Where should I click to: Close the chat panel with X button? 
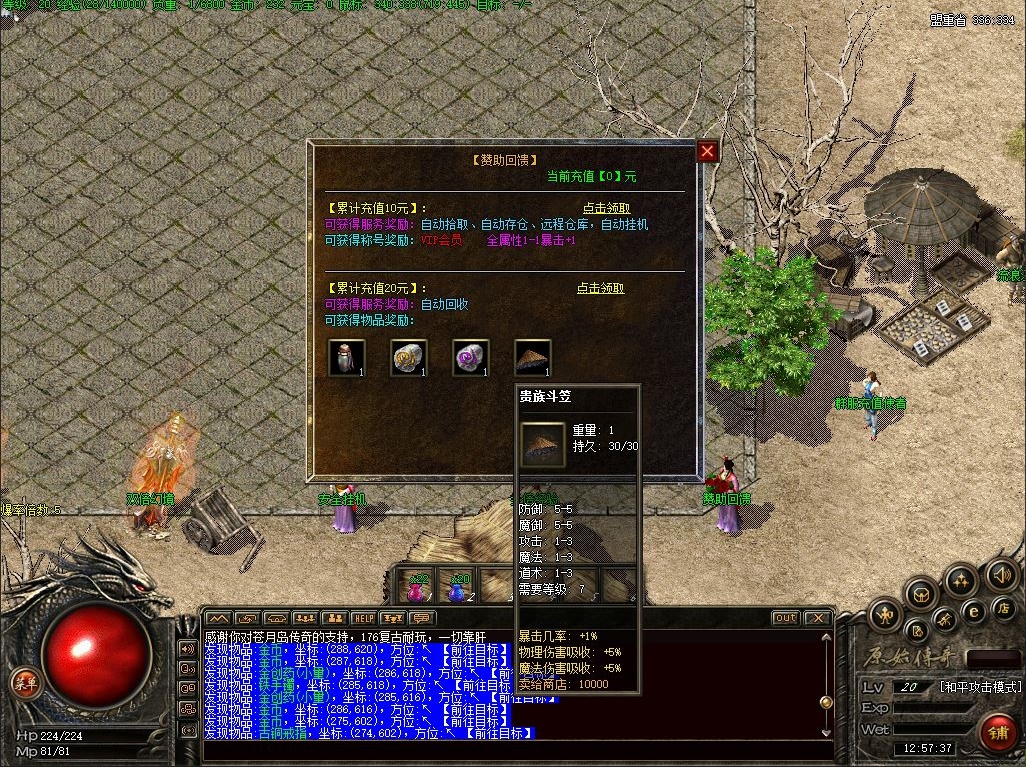pos(817,618)
